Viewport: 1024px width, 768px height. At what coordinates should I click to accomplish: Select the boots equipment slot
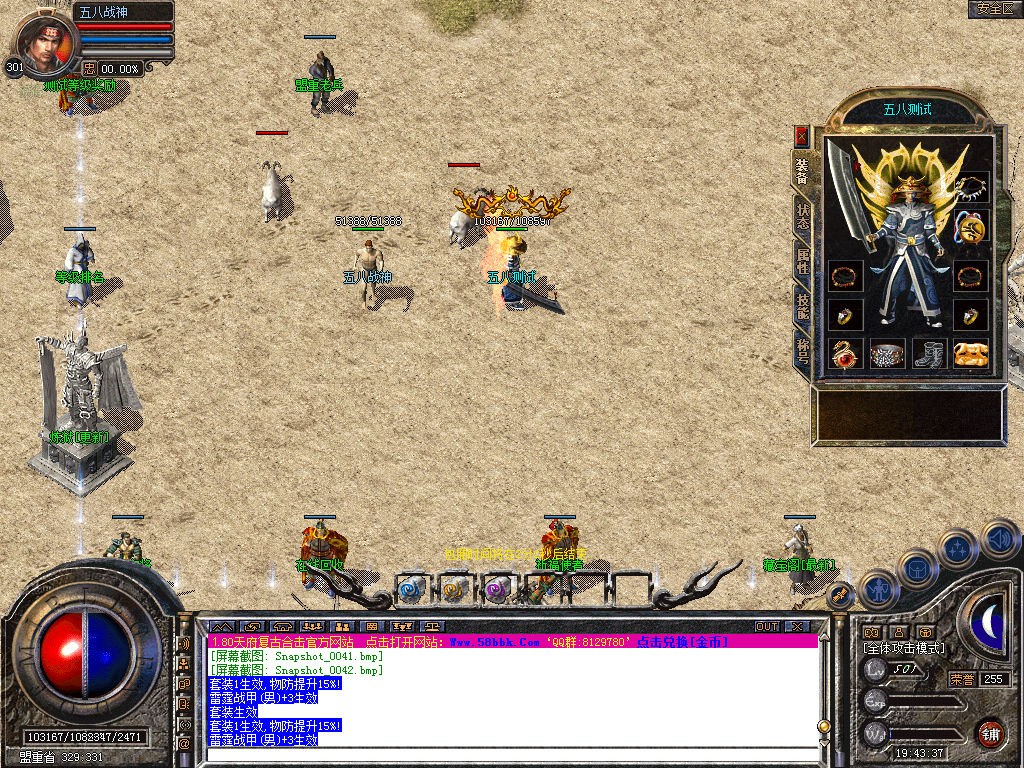(x=930, y=353)
